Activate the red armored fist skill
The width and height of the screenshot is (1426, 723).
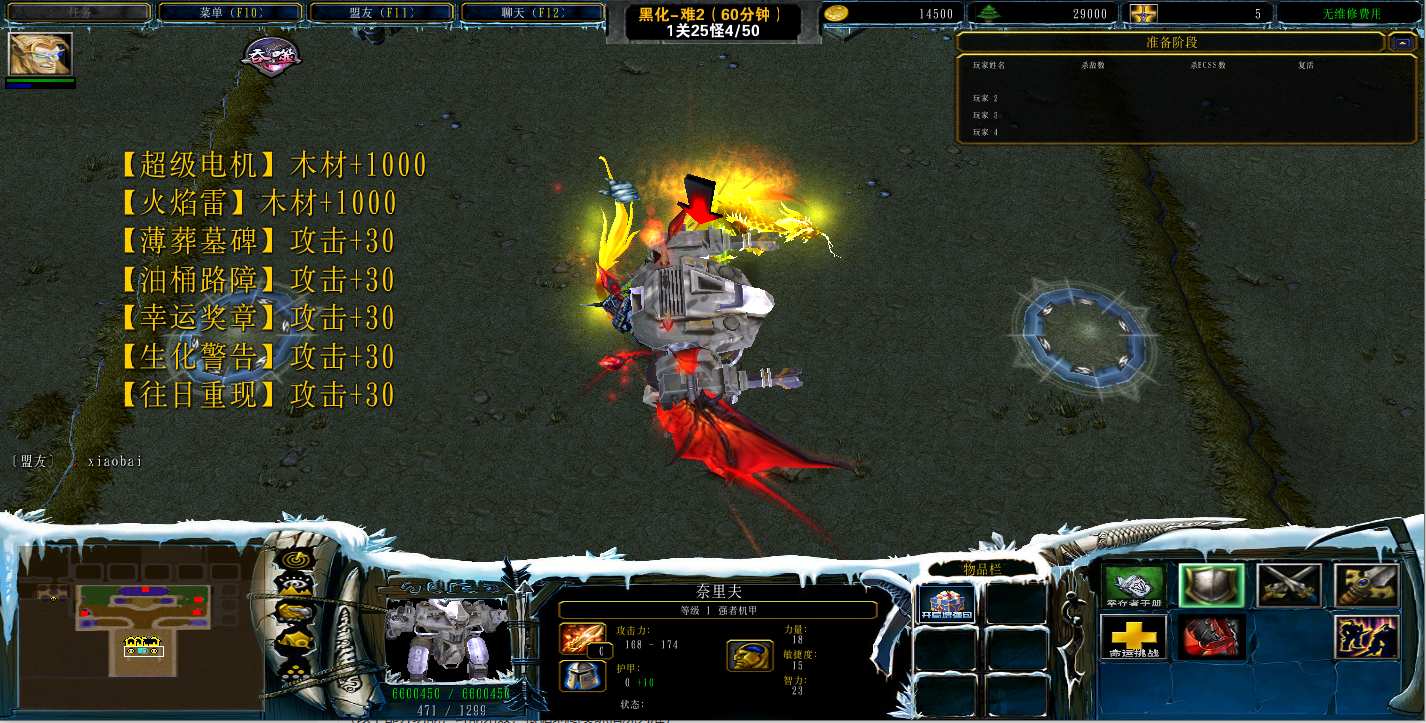tap(1211, 637)
